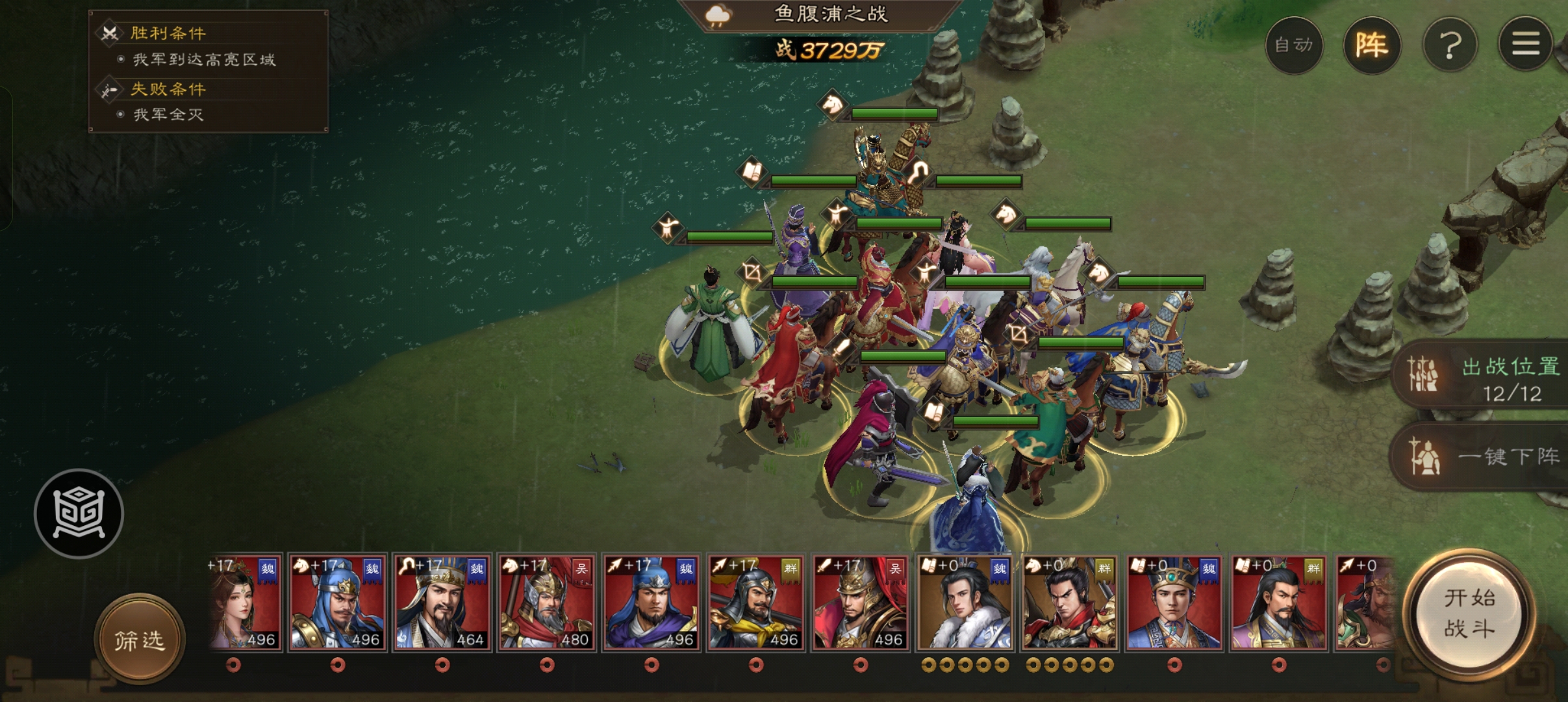Viewport: 1568px width, 702px height.
Task: Choose the purple-robed bearded 群 strategist card
Action: point(1278,603)
